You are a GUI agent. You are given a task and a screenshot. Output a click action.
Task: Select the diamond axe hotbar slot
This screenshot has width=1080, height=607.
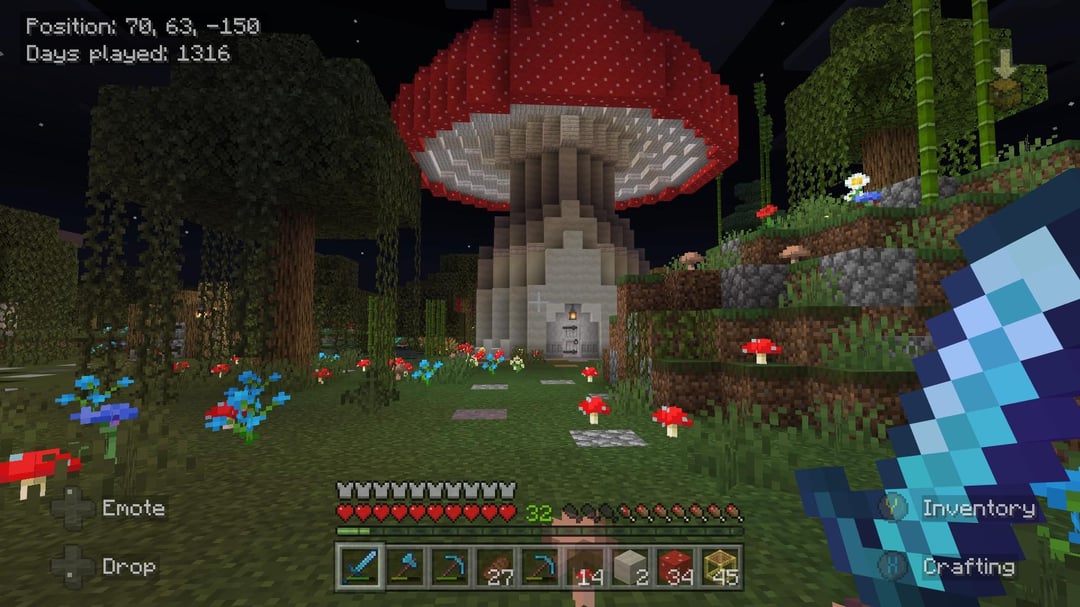click(x=404, y=567)
